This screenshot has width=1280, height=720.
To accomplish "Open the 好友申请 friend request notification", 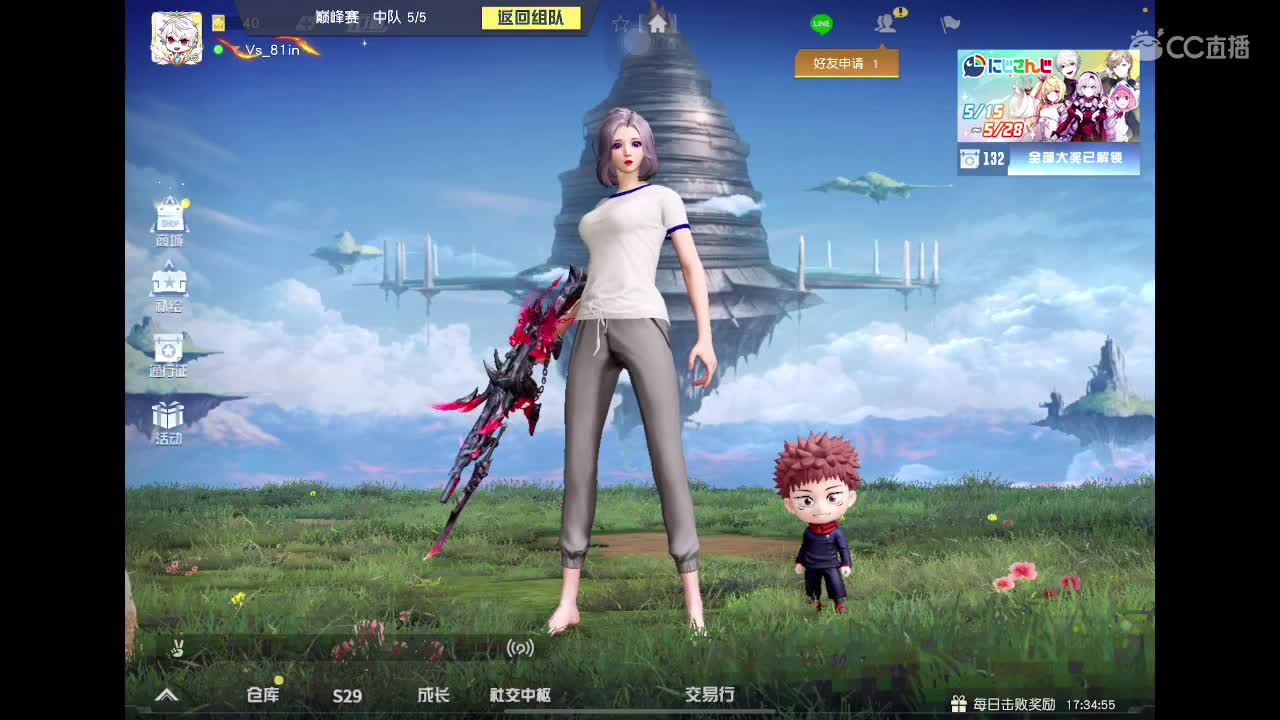I will 846,63.
